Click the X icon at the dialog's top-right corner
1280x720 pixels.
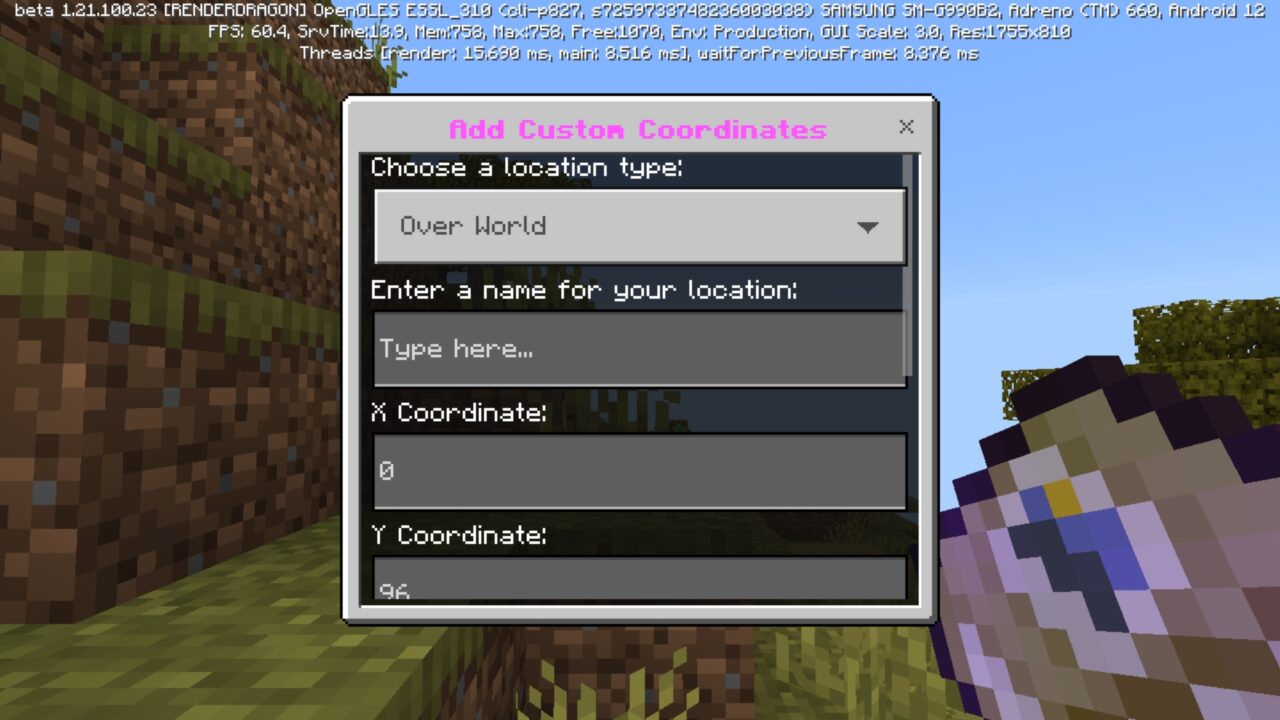[x=906, y=127]
